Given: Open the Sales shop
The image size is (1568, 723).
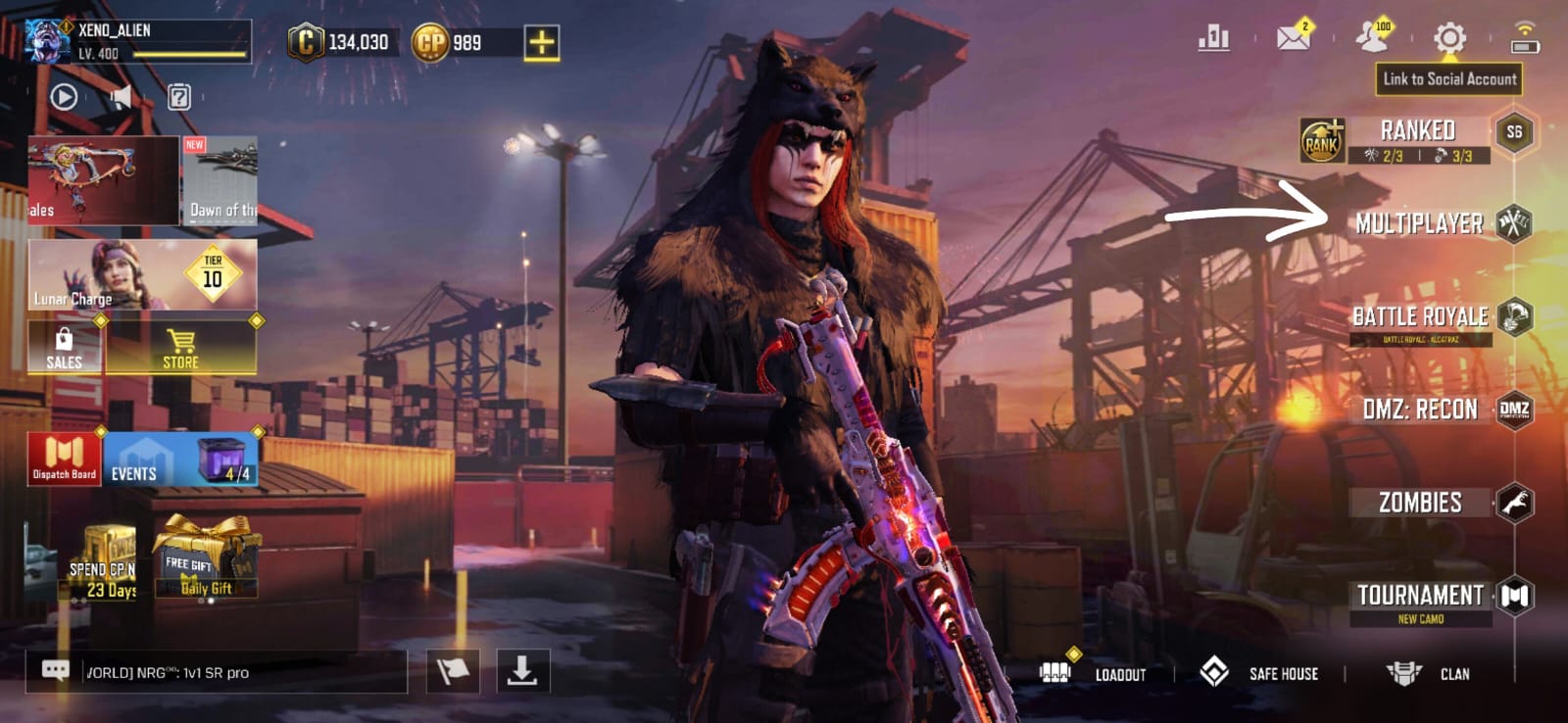Looking at the screenshot, I should click(65, 349).
